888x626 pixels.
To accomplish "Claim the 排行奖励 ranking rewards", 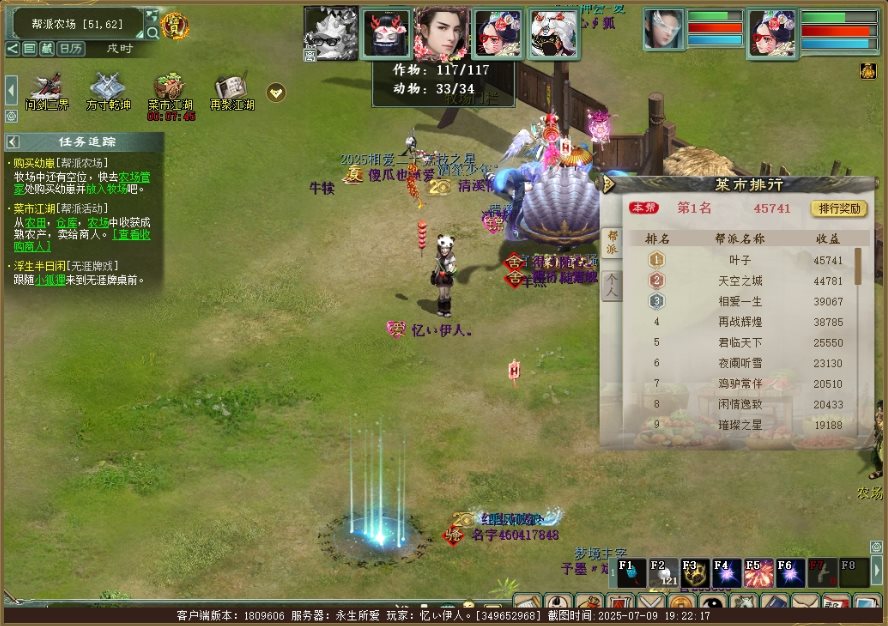I will click(x=838, y=209).
